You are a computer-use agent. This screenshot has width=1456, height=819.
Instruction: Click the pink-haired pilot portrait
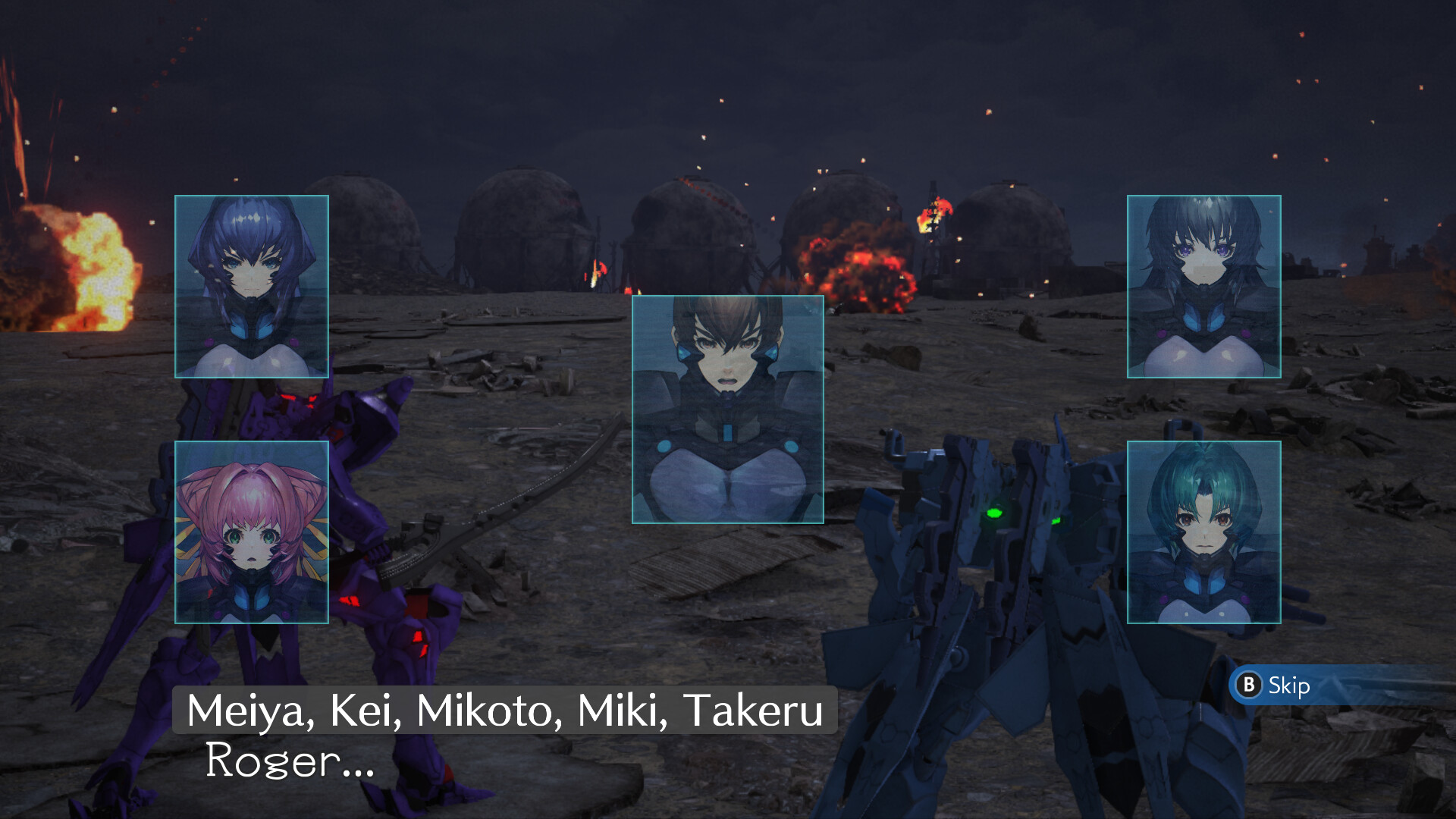tap(251, 531)
